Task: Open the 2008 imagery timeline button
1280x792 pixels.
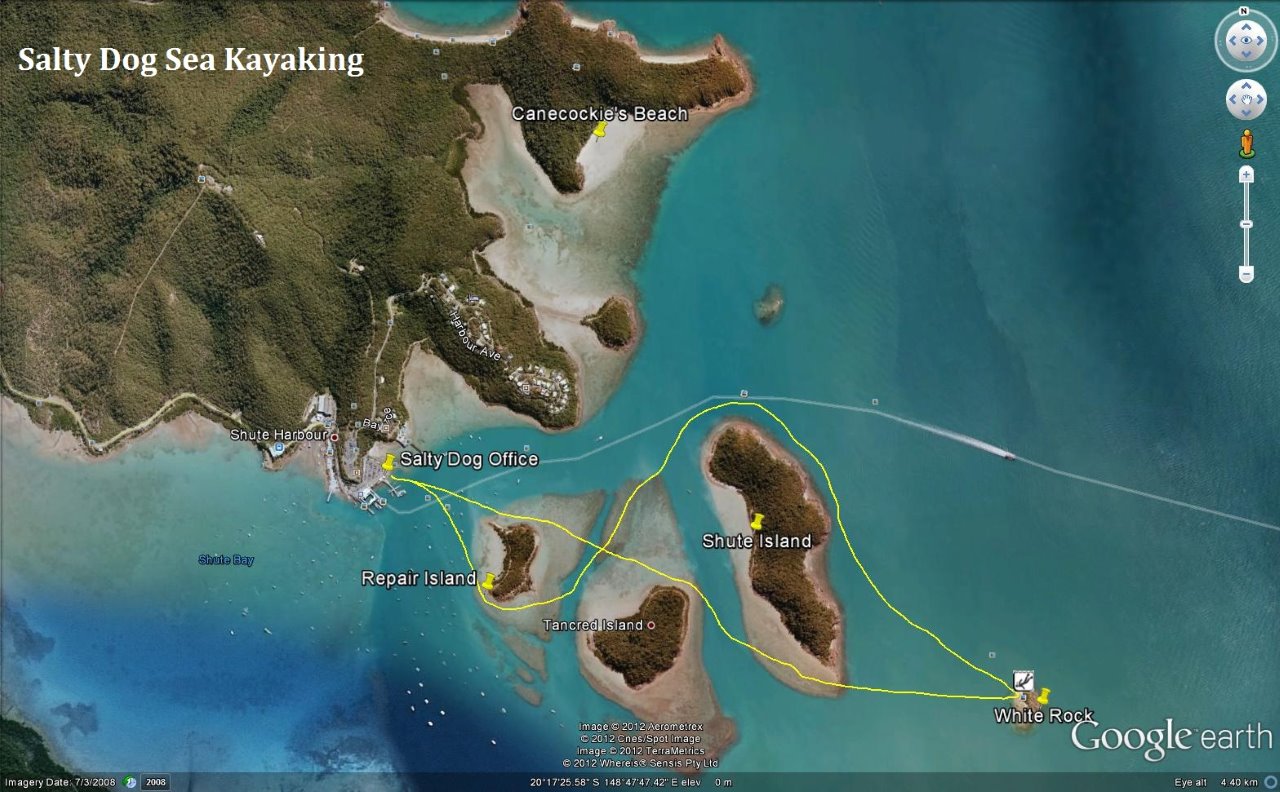Action: click(x=157, y=782)
